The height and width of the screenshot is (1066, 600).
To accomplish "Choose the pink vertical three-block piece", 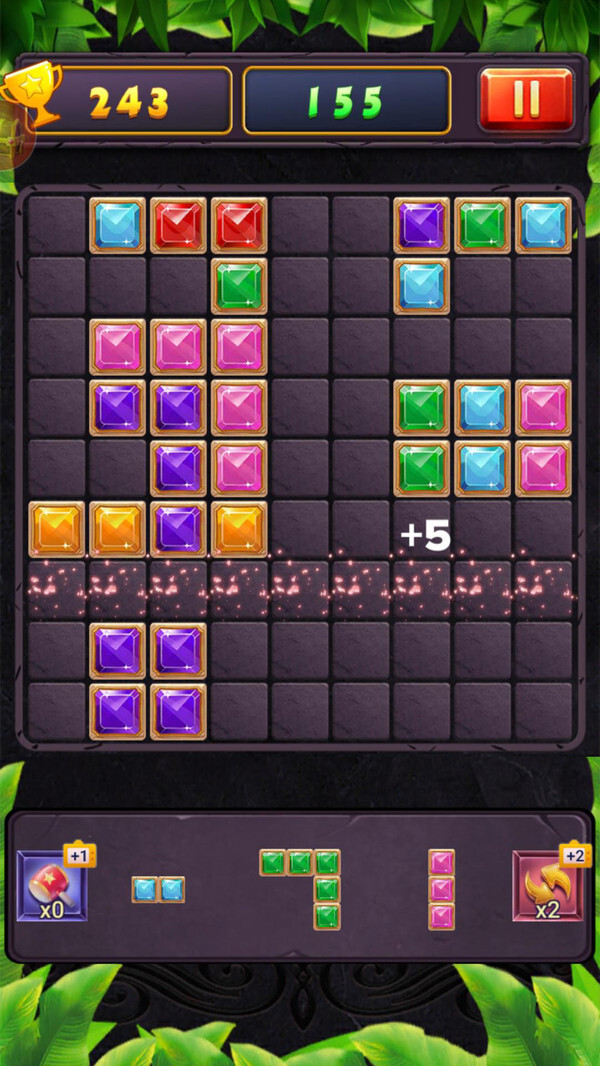I will click(441, 889).
